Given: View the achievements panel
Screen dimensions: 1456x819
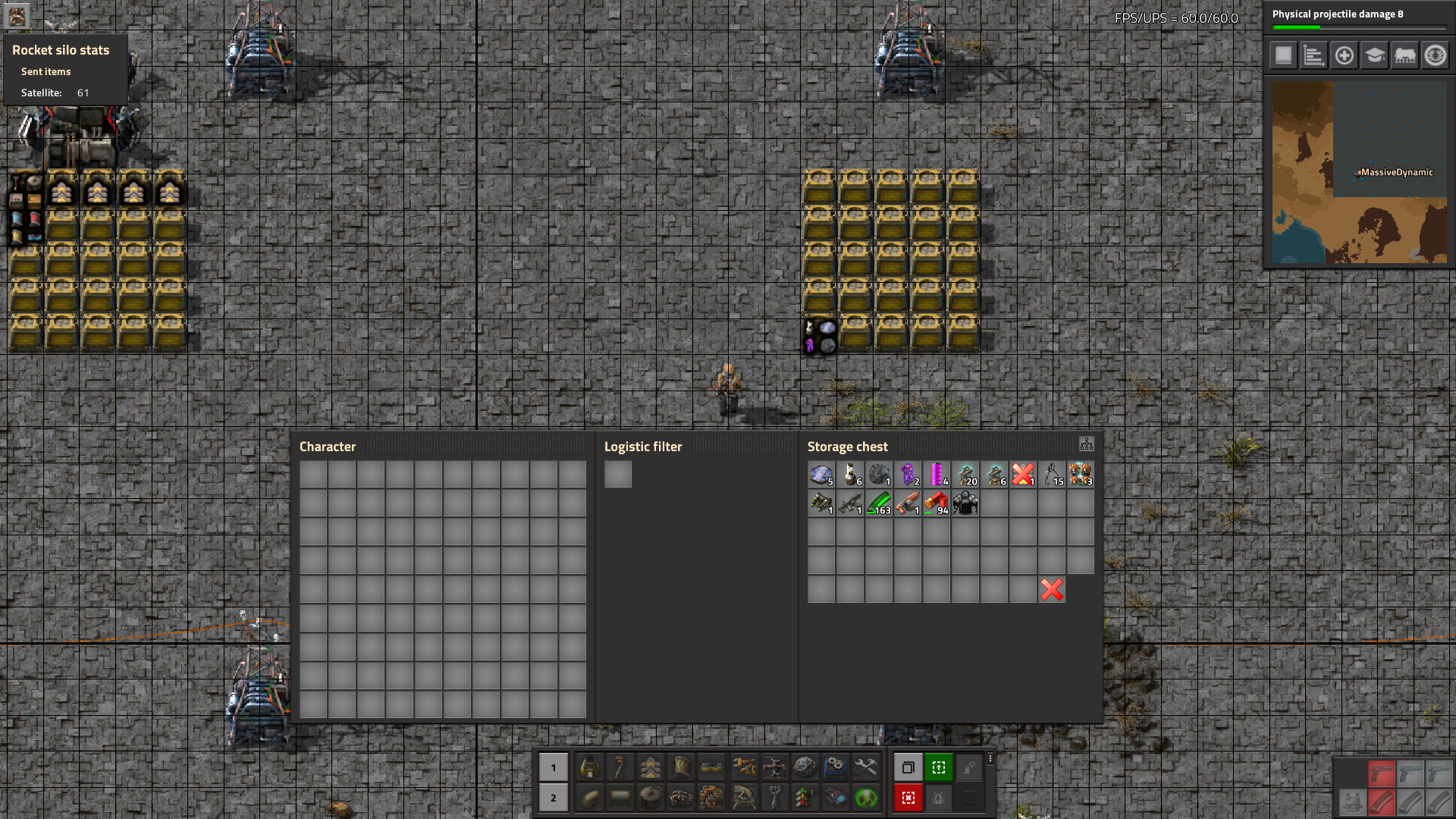Looking at the screenshot, I should (x=1436, y=55).
